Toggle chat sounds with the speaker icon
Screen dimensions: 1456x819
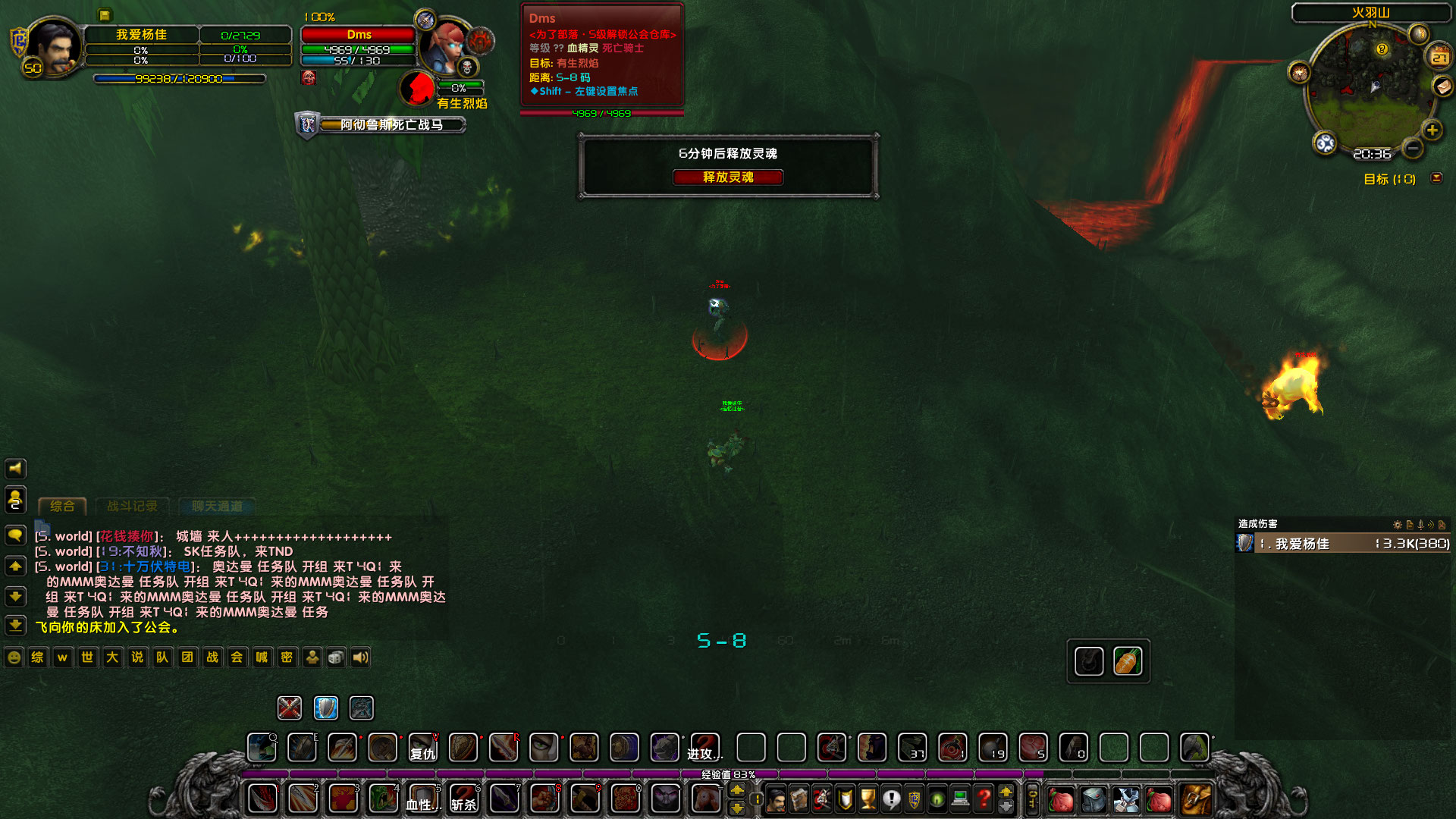click(x=359, y=657)
